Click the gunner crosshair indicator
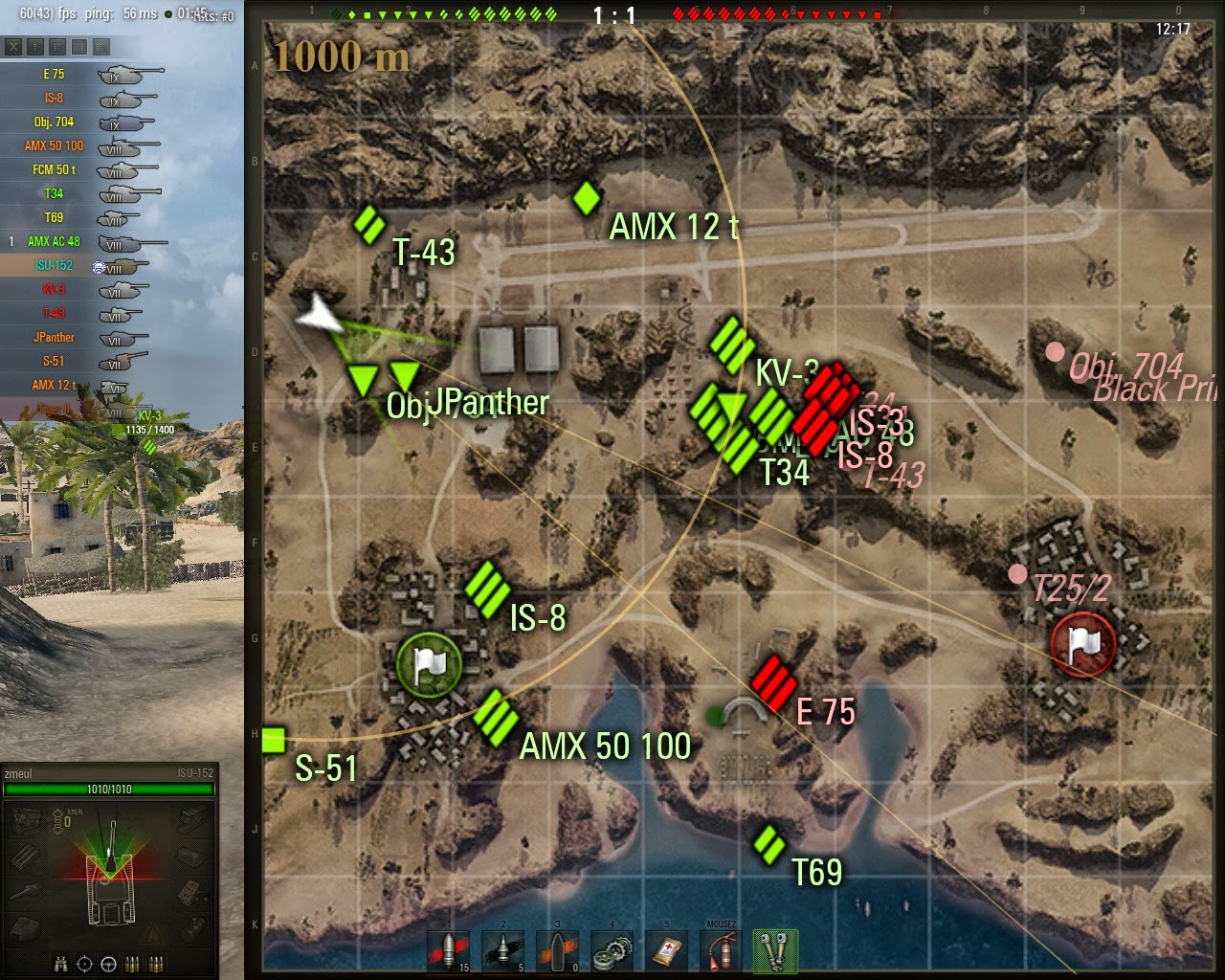The height and width of the screenshot is (980, 1225). point(84,966)
